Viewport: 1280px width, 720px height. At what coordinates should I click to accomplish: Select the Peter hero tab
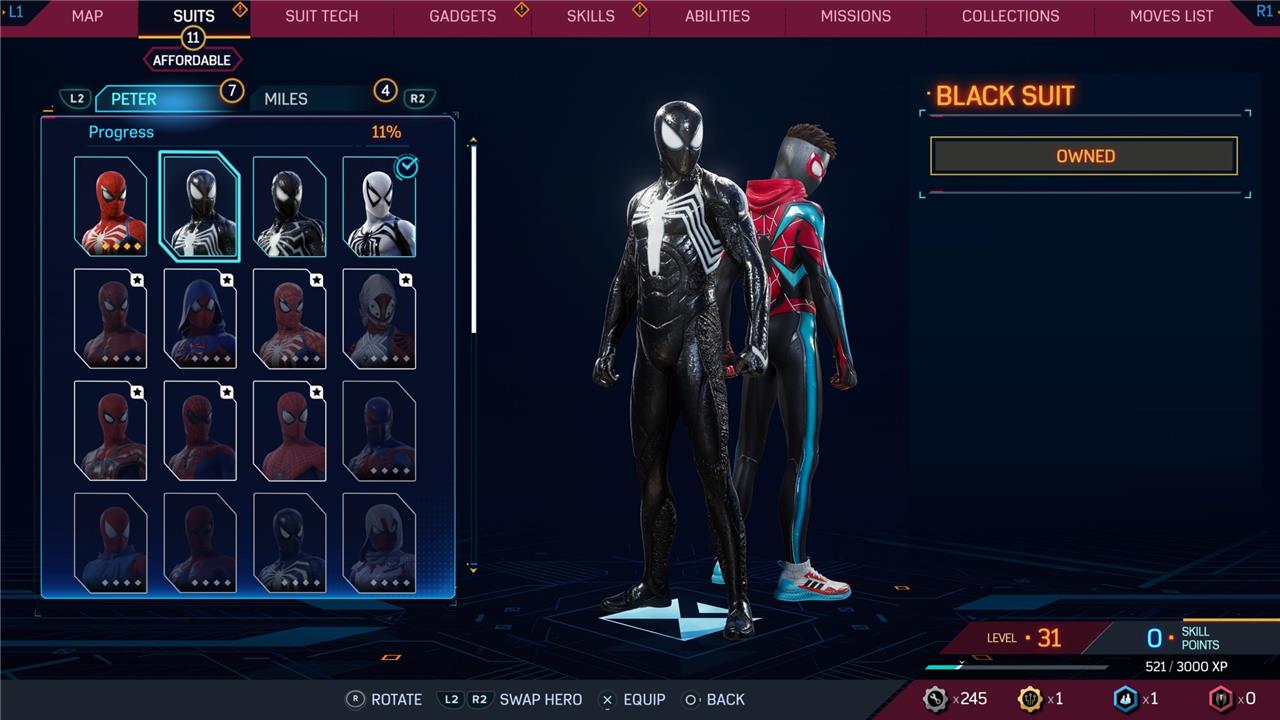tap(134, 99)
